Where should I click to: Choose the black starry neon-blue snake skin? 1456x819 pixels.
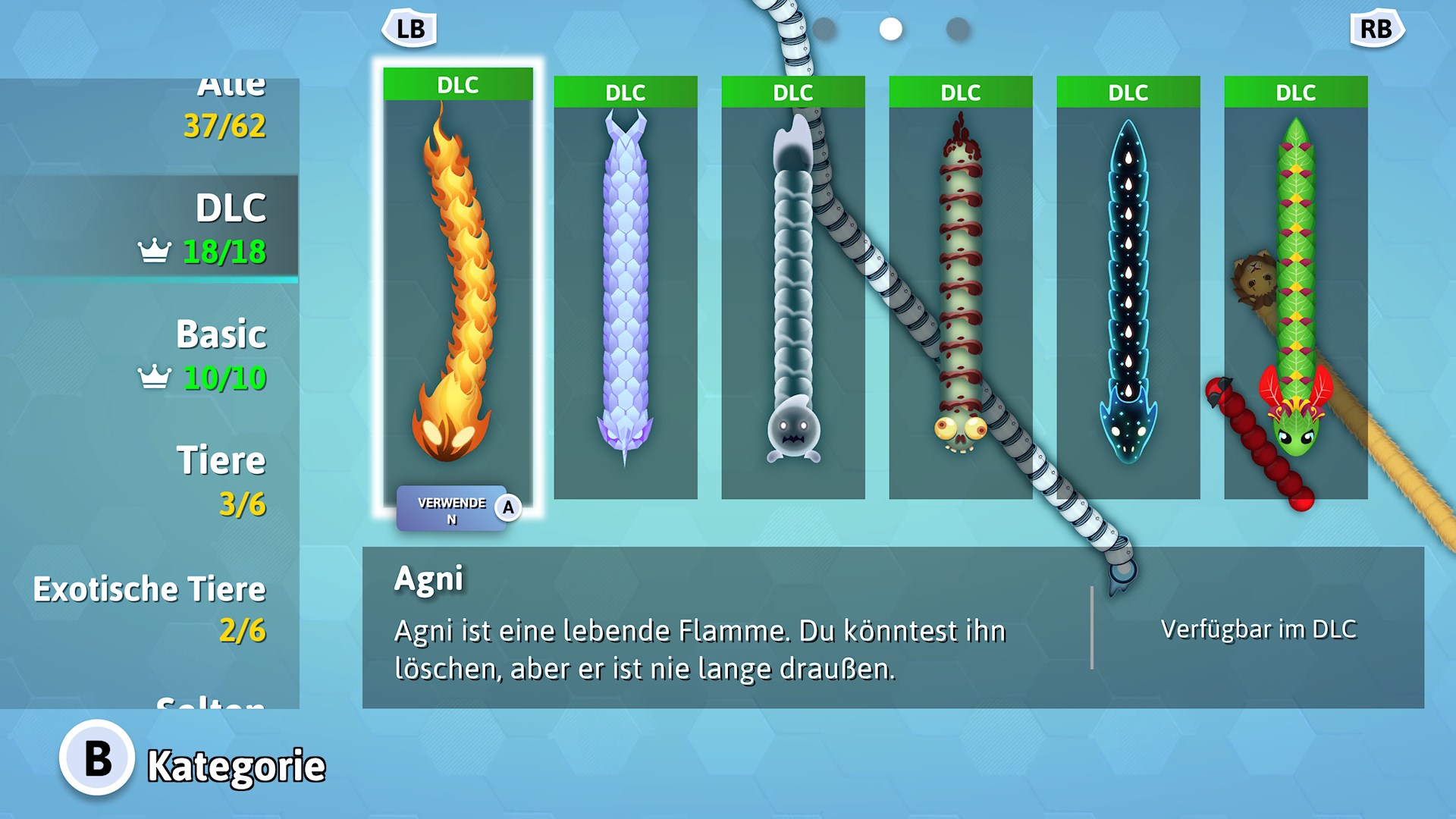[1128, 288]
